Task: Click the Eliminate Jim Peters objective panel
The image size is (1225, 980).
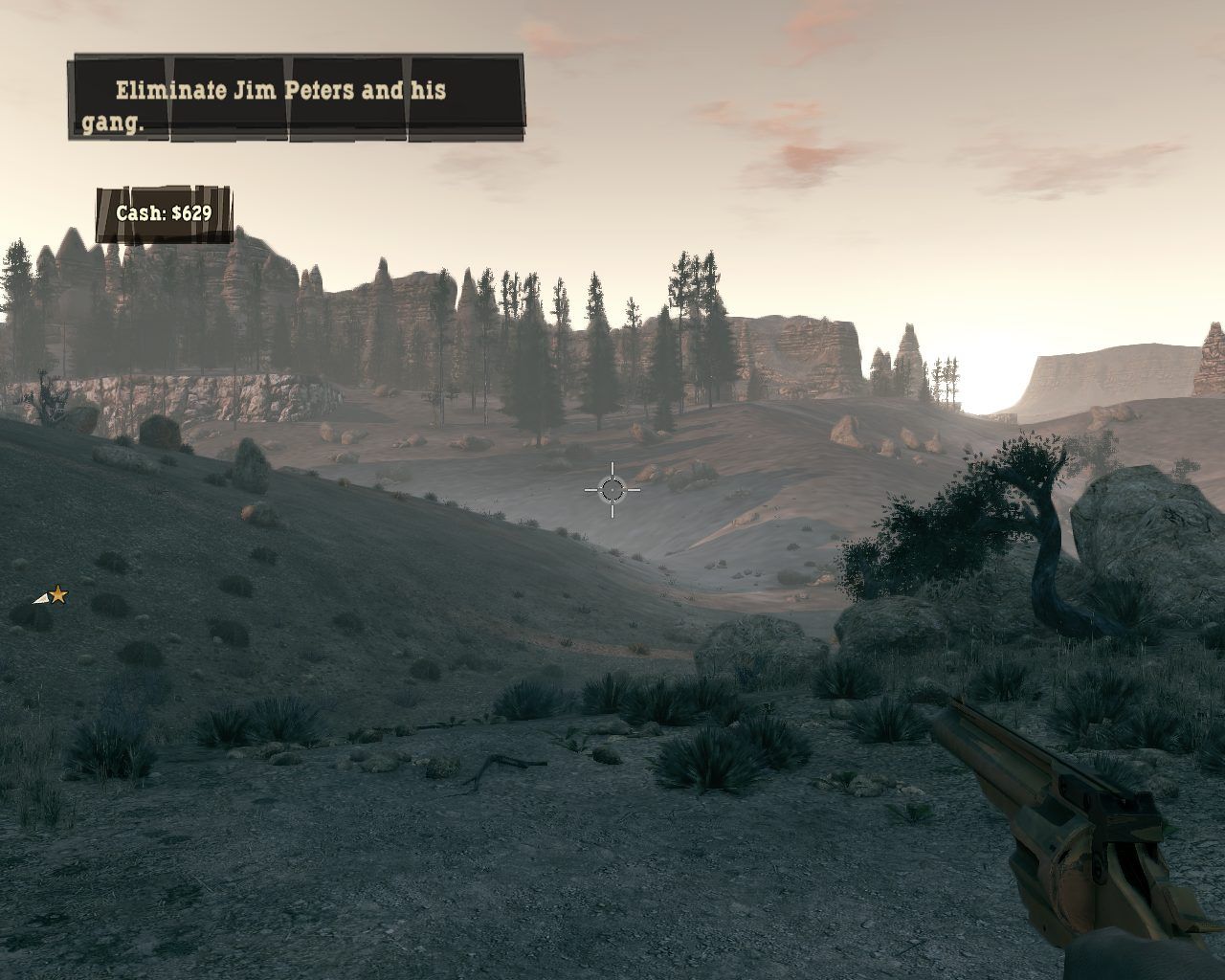Action: pos(296,100)
